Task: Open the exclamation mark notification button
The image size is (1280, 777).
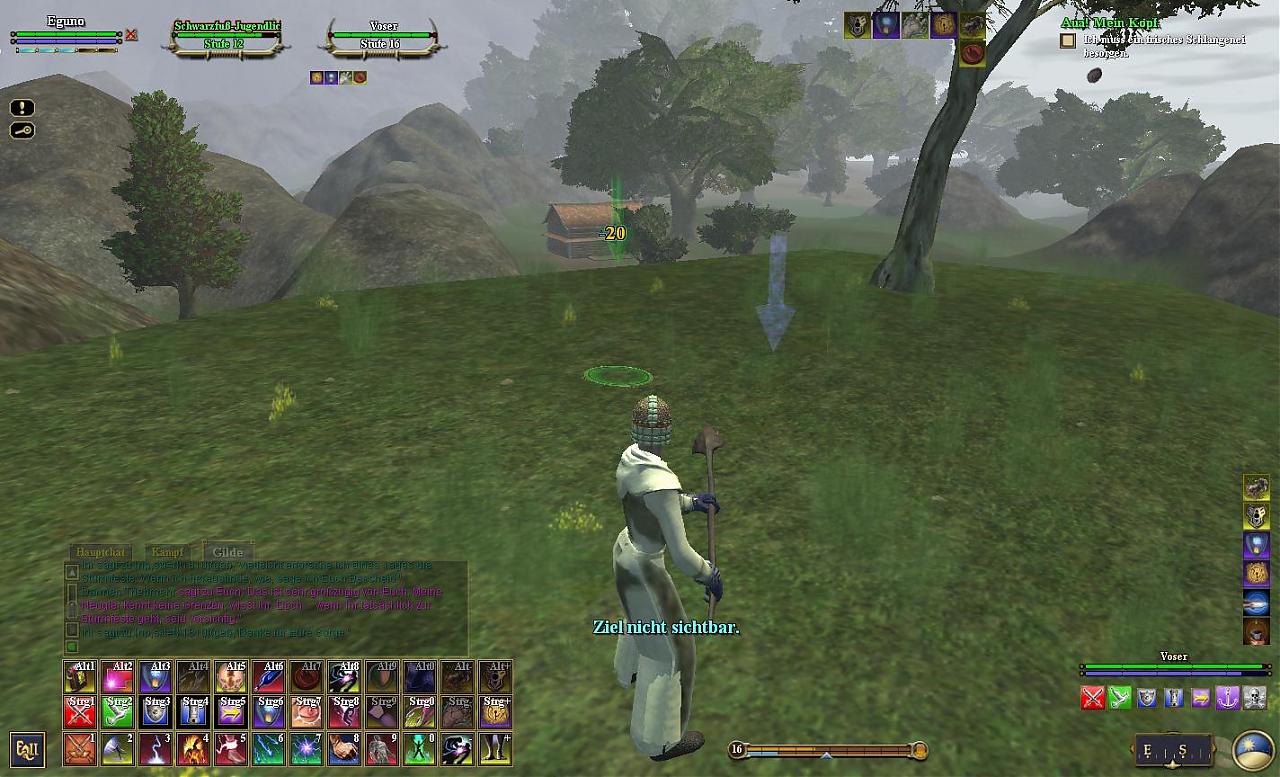Action: point(22,108)
